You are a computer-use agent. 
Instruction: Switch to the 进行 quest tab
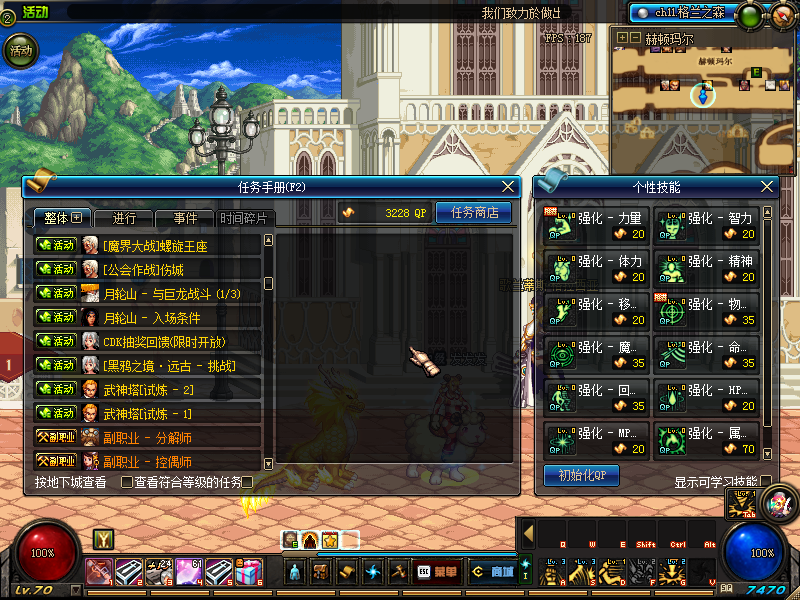(x=124, y=218)
